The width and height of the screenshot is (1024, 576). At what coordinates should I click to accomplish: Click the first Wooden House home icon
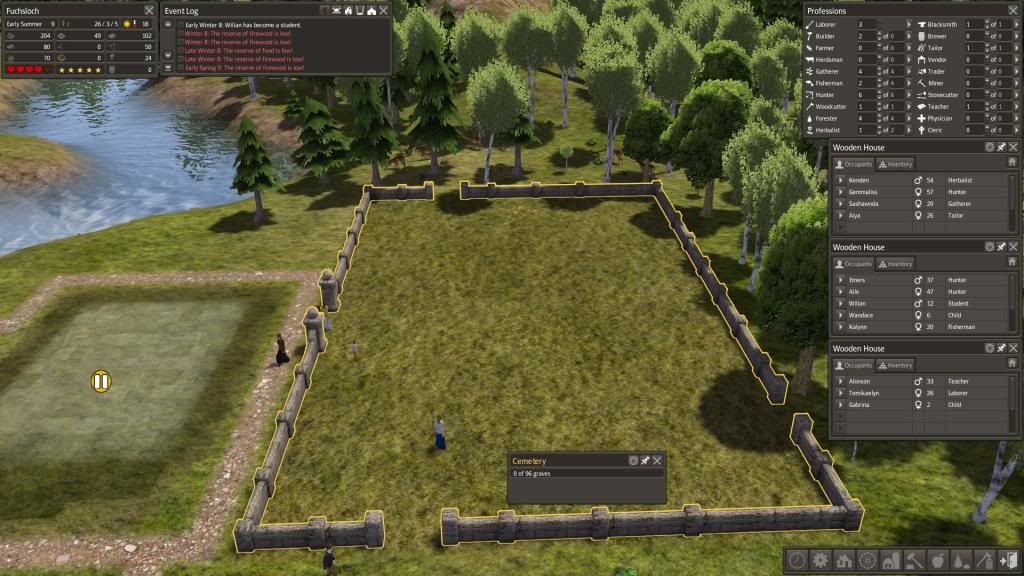1012,161
